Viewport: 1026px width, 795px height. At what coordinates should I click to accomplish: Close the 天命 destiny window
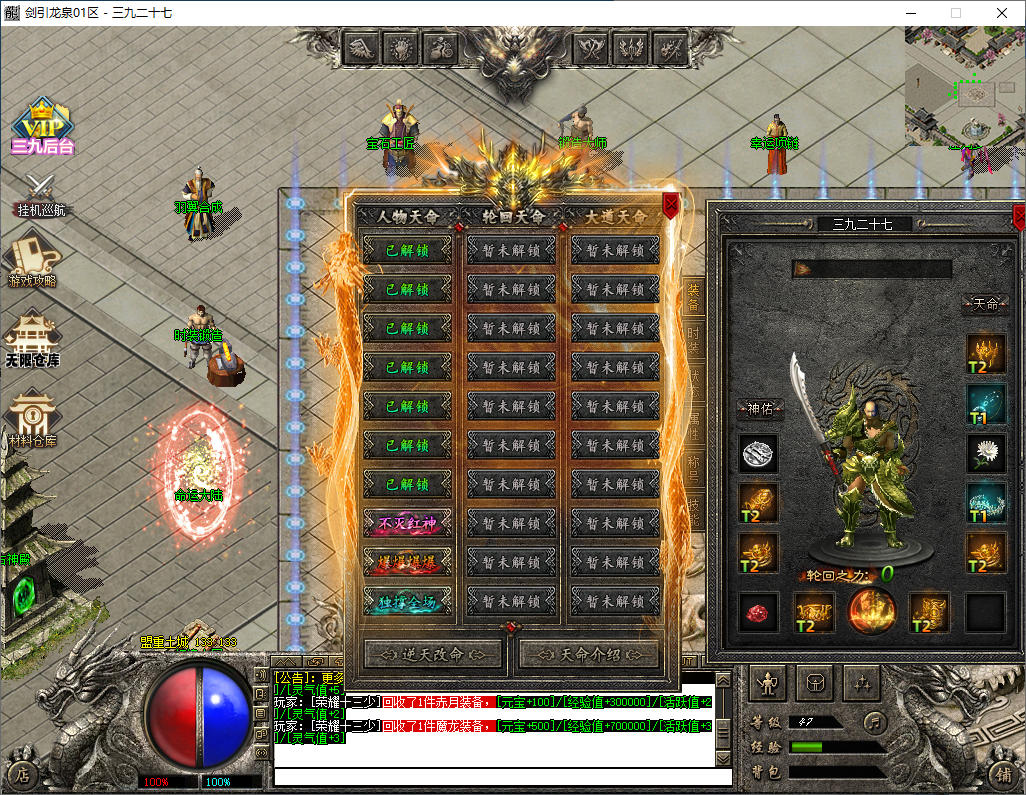[x=671, y=206]
